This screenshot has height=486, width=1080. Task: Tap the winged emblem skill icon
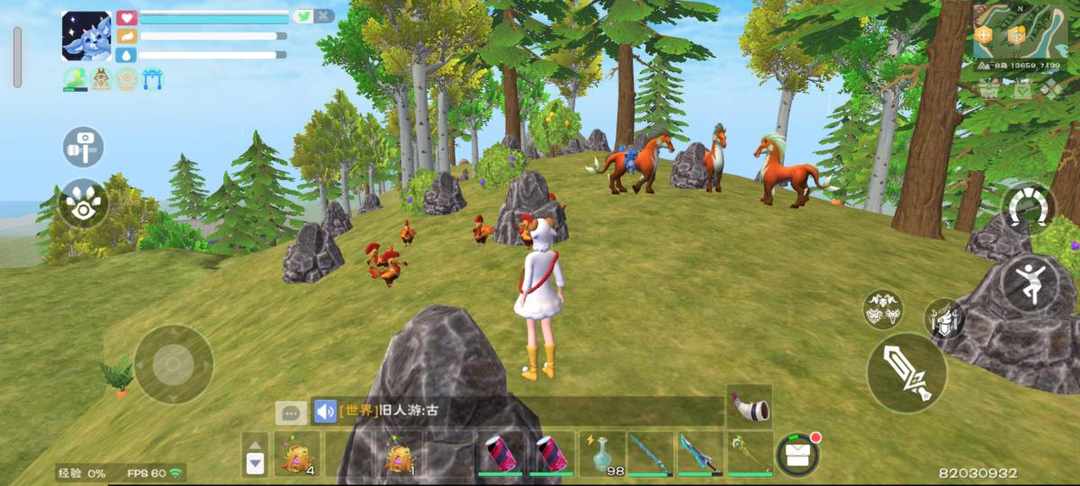pyautogui.click(x=883, y=308)
